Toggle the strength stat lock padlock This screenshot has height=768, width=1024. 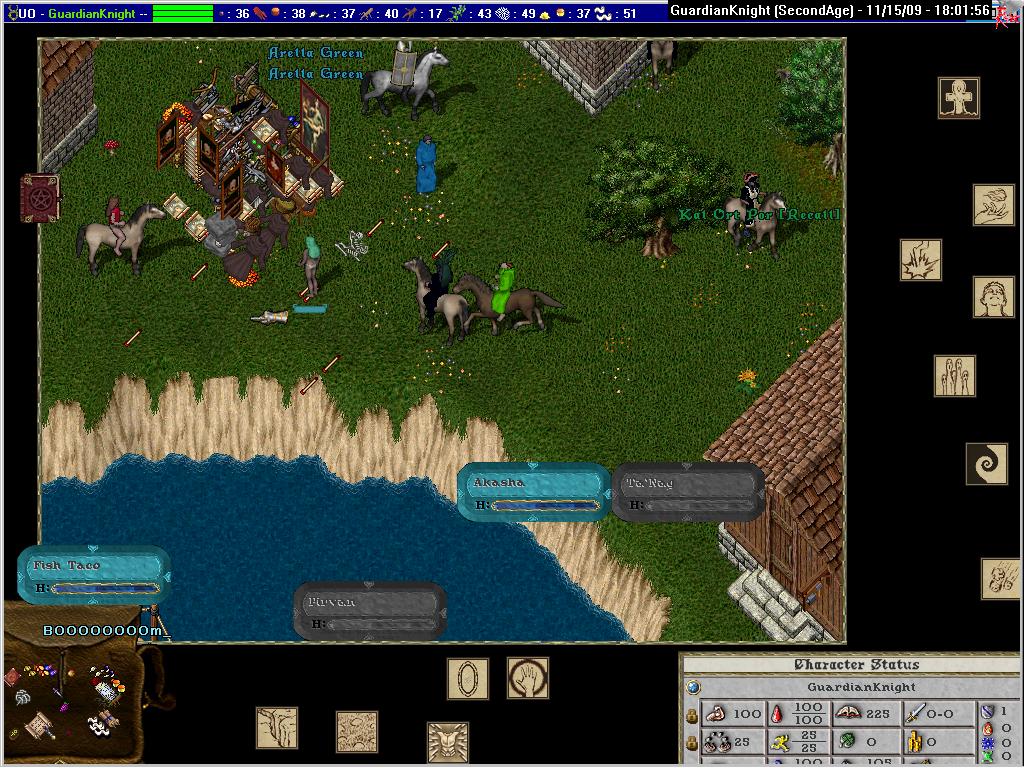(691, 715)
